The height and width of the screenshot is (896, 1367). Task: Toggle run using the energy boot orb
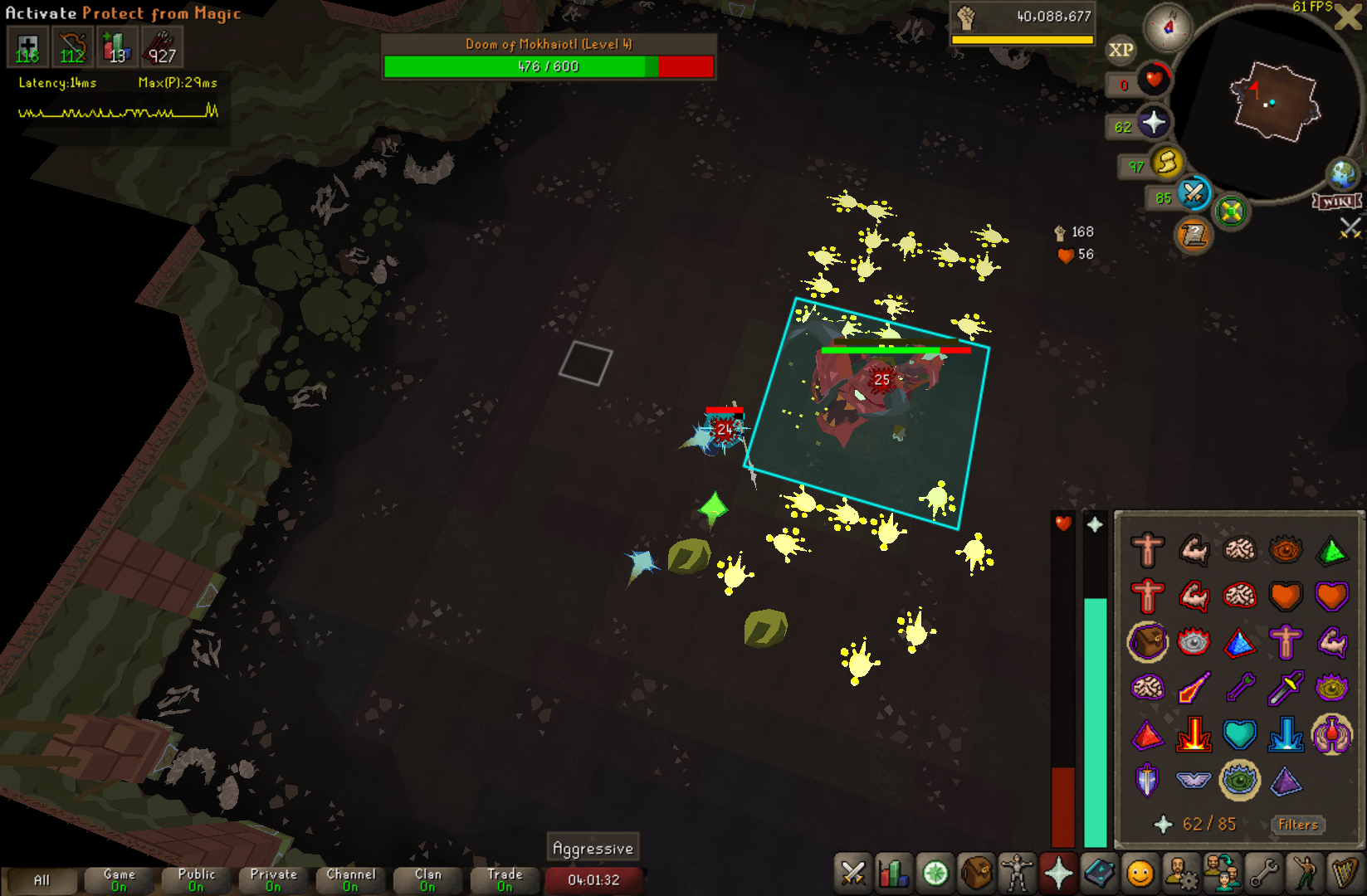[x=1166, y=163]
